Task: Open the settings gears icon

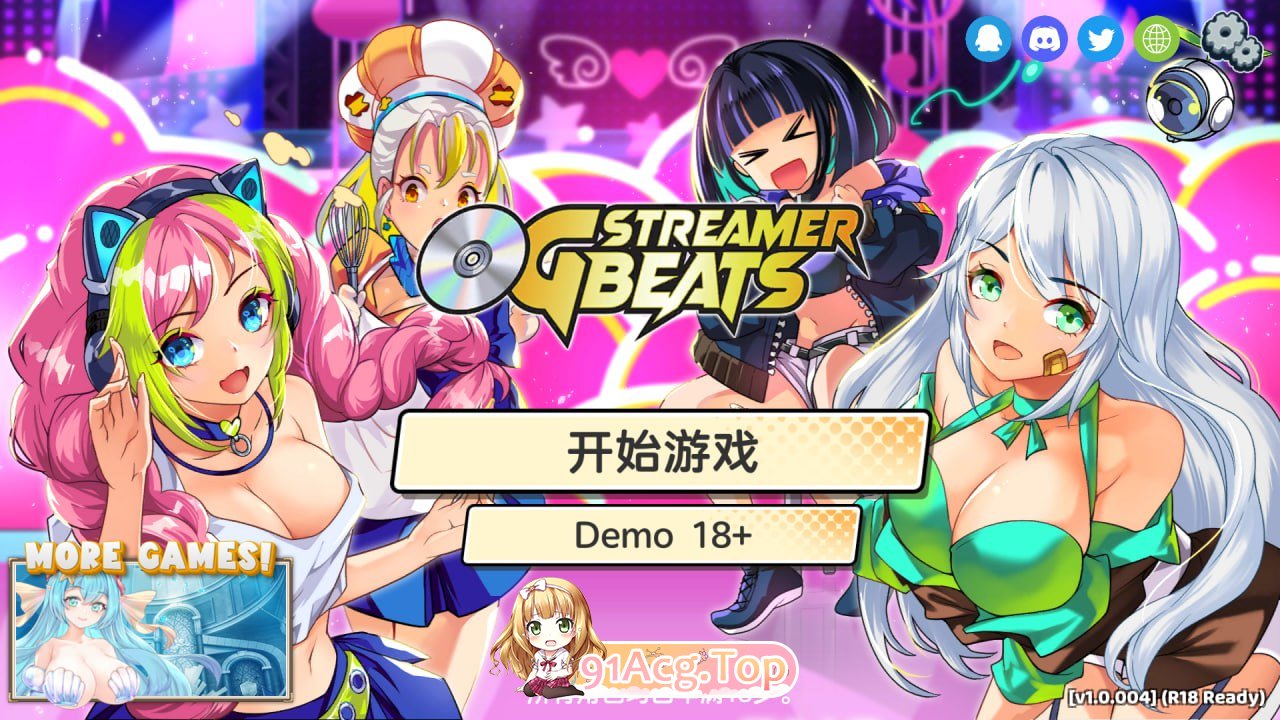Action: 1230,40
